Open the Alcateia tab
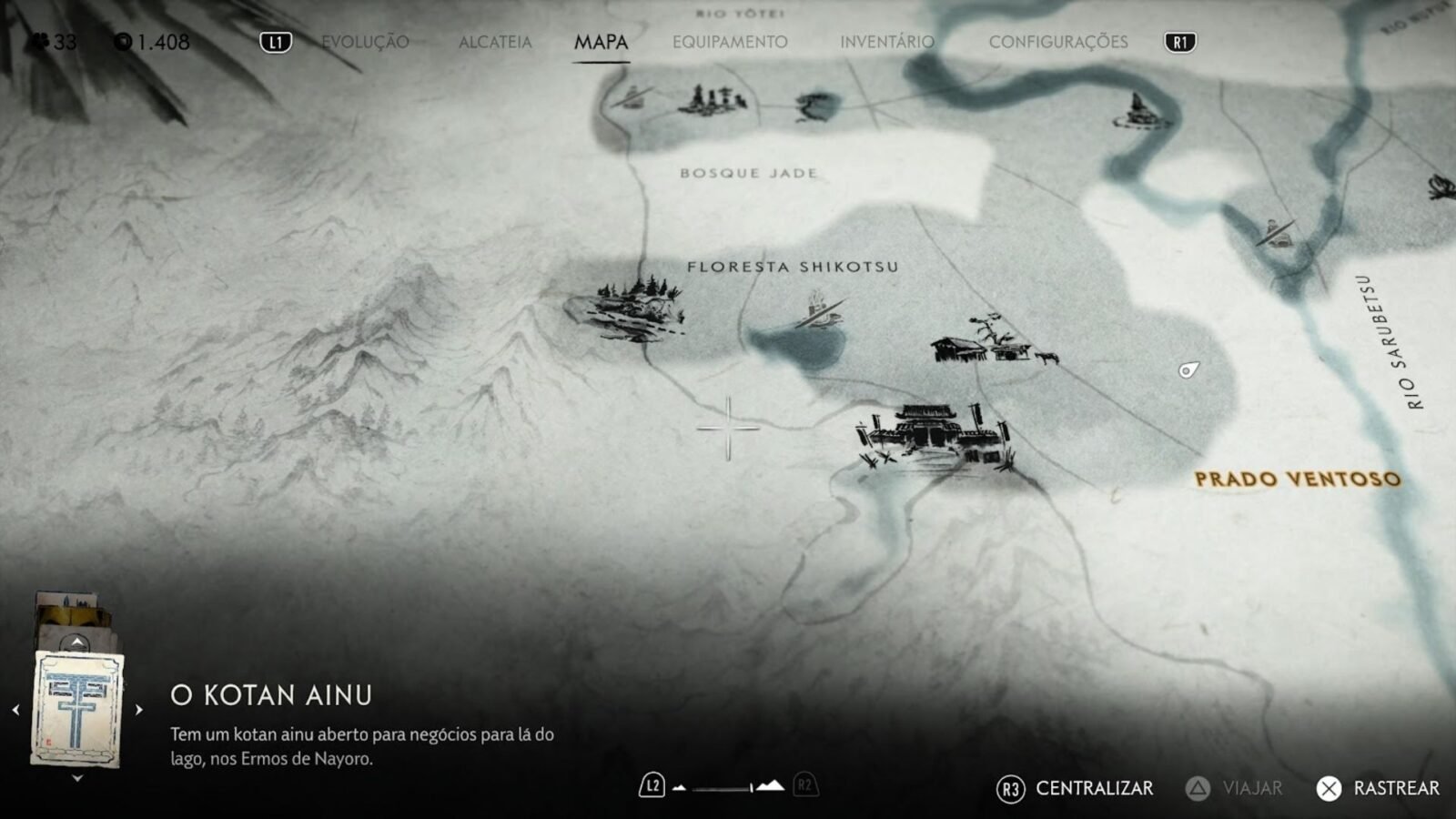Viewport: 1456px width, 819px height. (495, 42)
